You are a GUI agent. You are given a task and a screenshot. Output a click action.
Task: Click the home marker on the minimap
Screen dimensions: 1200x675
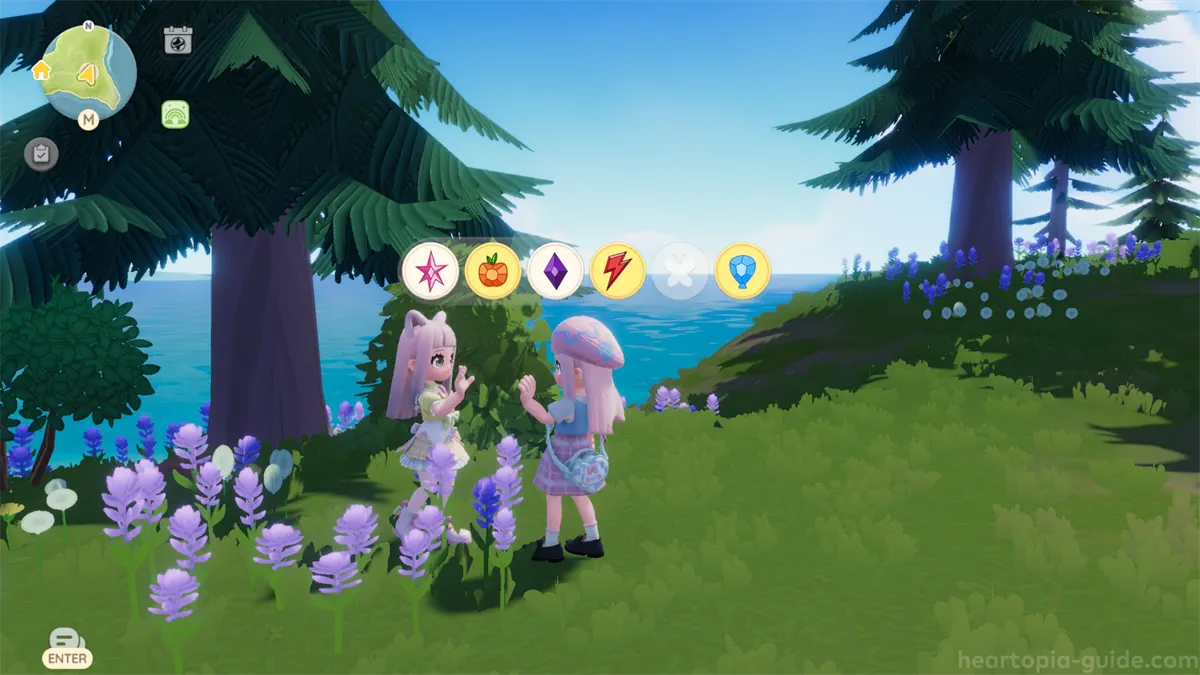[41, 70]
